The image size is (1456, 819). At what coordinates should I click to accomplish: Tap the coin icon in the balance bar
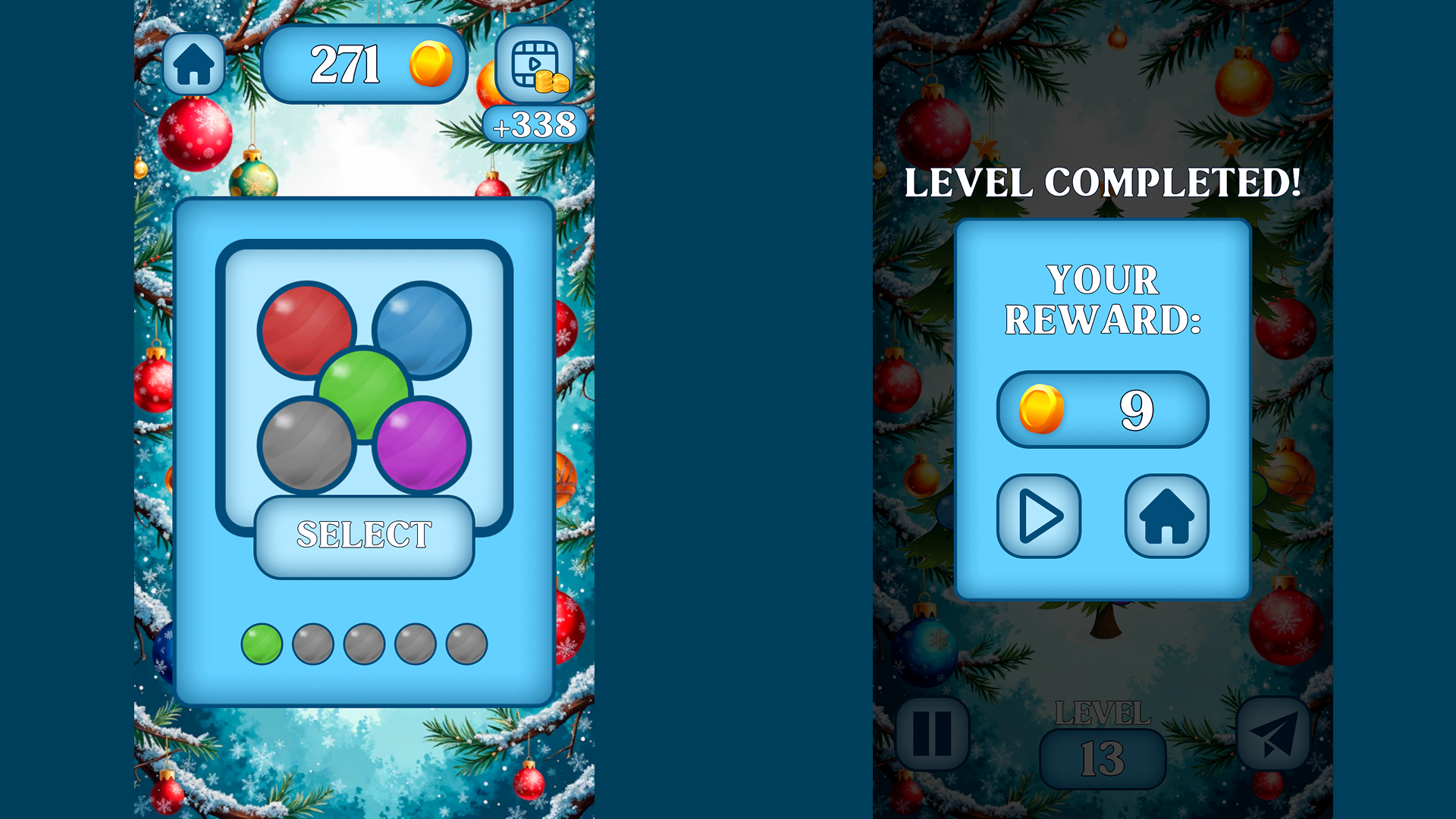tap(429, 64)
